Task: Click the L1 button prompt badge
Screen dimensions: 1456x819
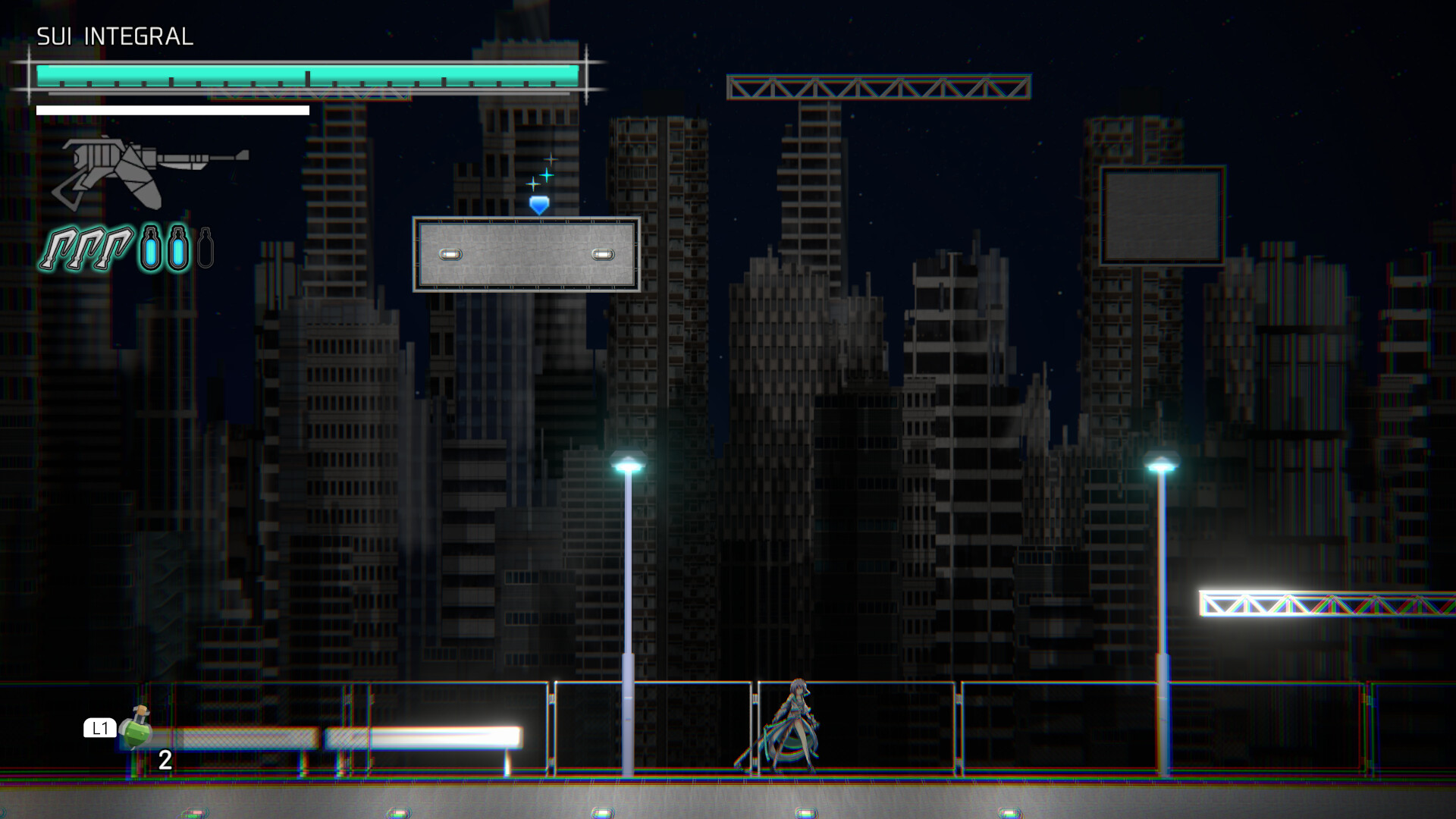Action: click(99, 730)
